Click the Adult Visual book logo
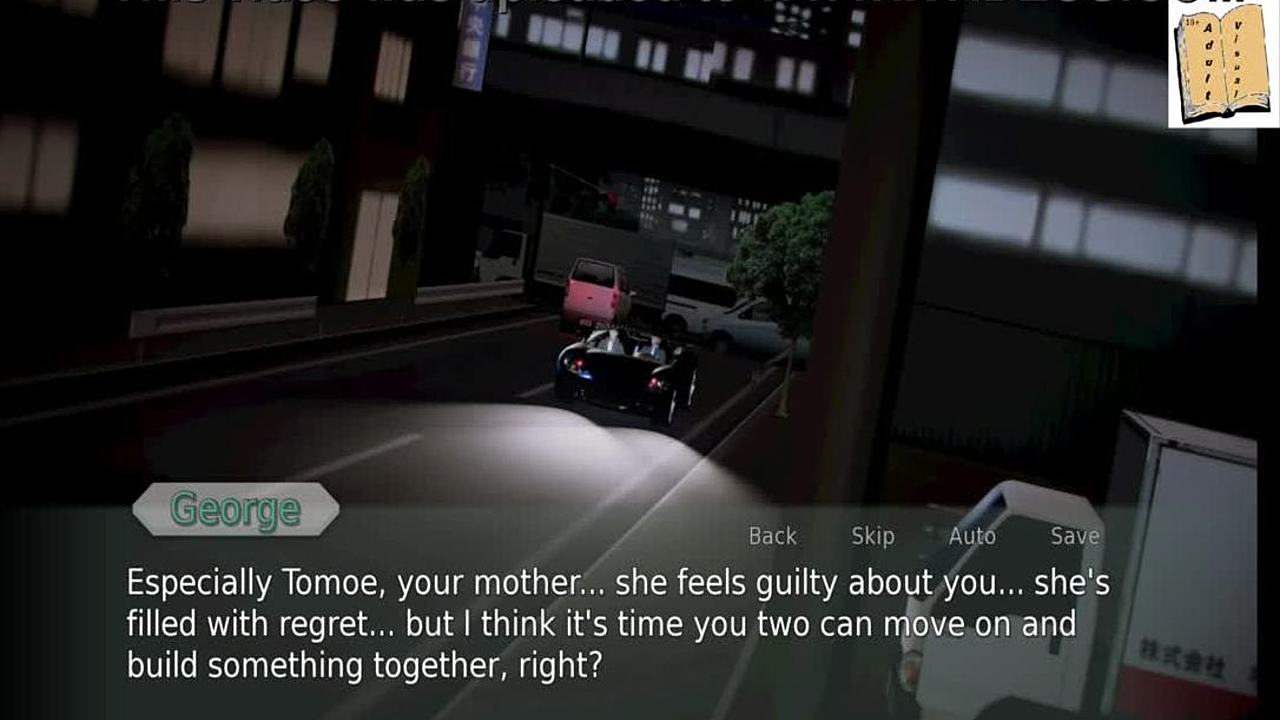This screenshot has width=1280, height=720. pos(1223,65)
